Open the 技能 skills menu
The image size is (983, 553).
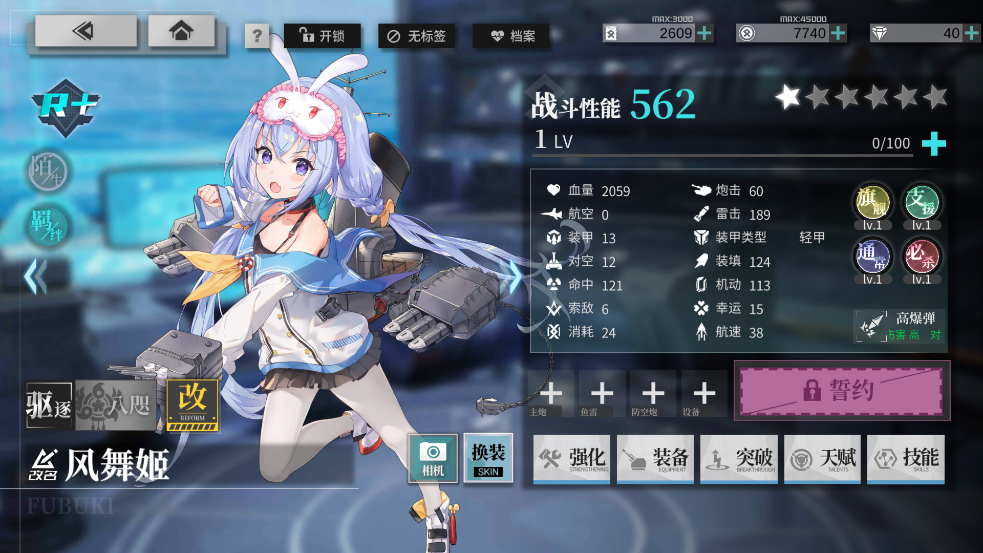(x=904, y=458)
